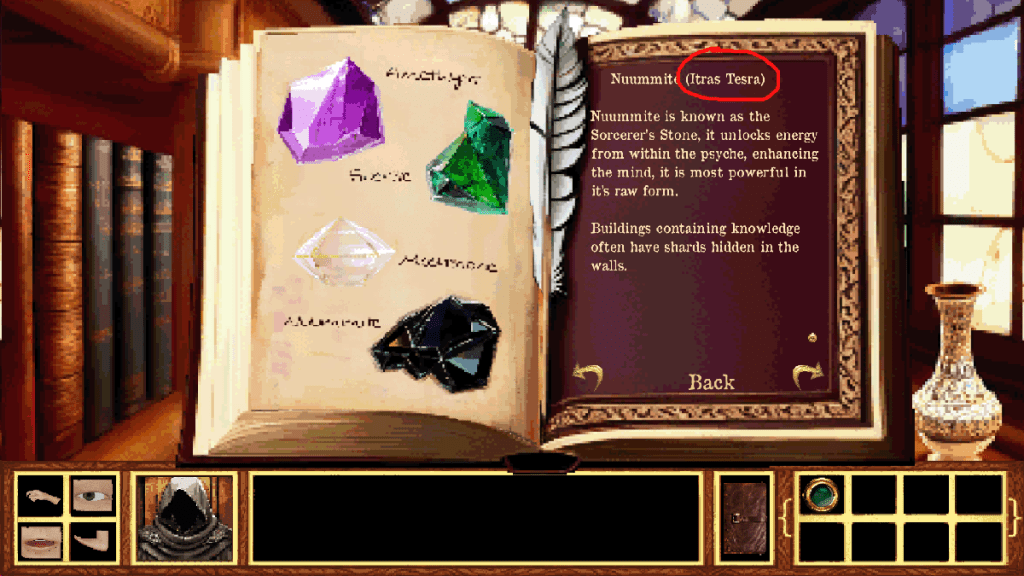The height and width of the screenshot is (576, 1024).
Task: Select the green gem inventory item
Action: point(822,493)
